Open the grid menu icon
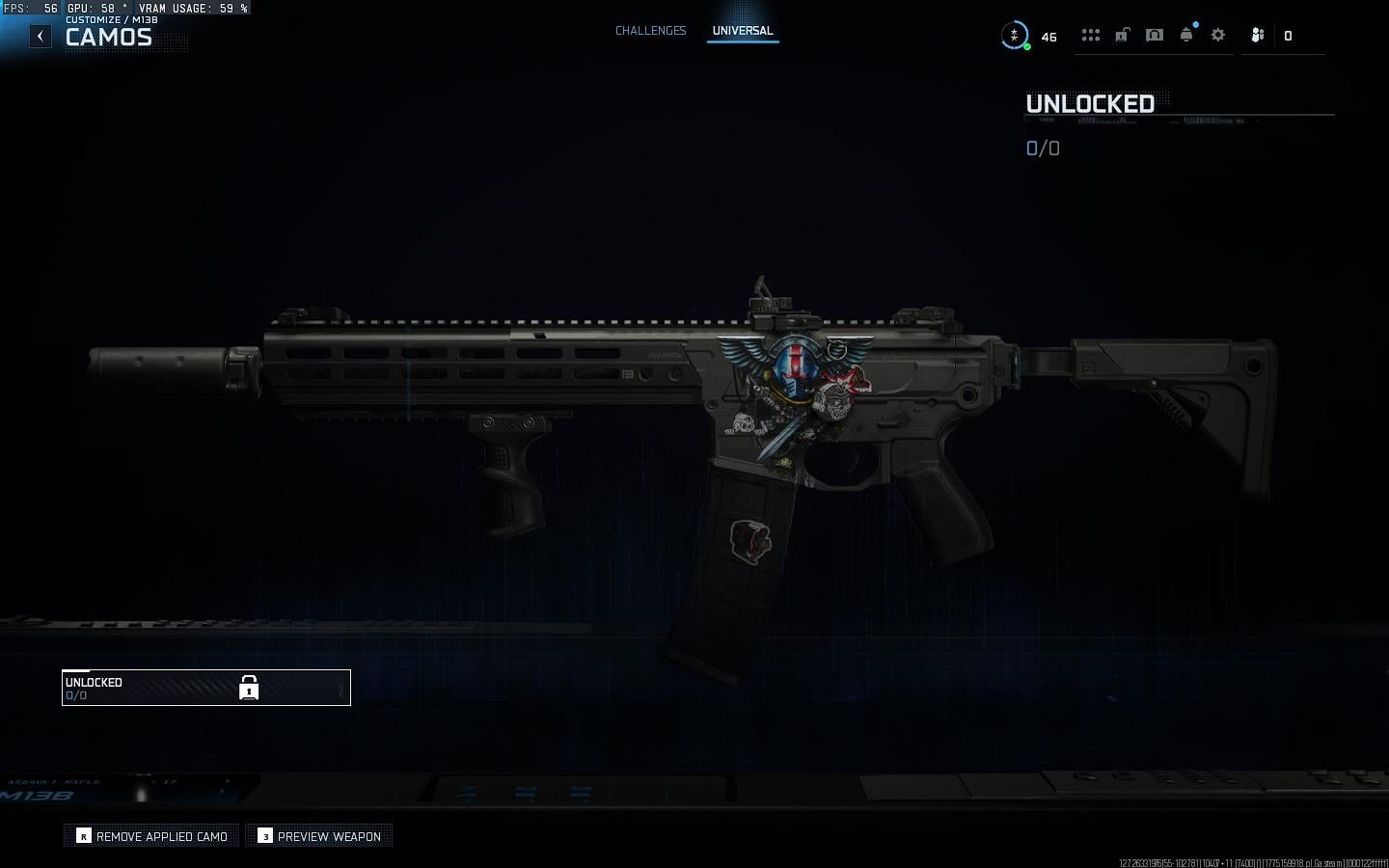Screen dimensions: 1389x868 [x=1090, y=36]
